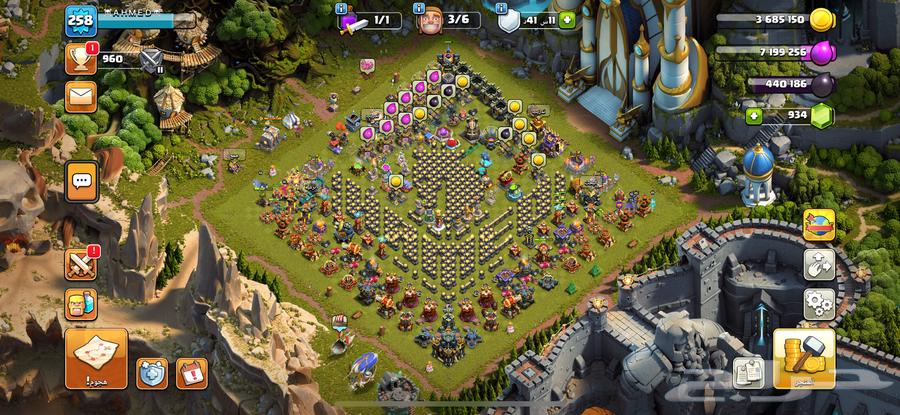This screenshot has height=415, width=900.
Task: Tap the sword and potion 1/1 icon
Action: 352,20
